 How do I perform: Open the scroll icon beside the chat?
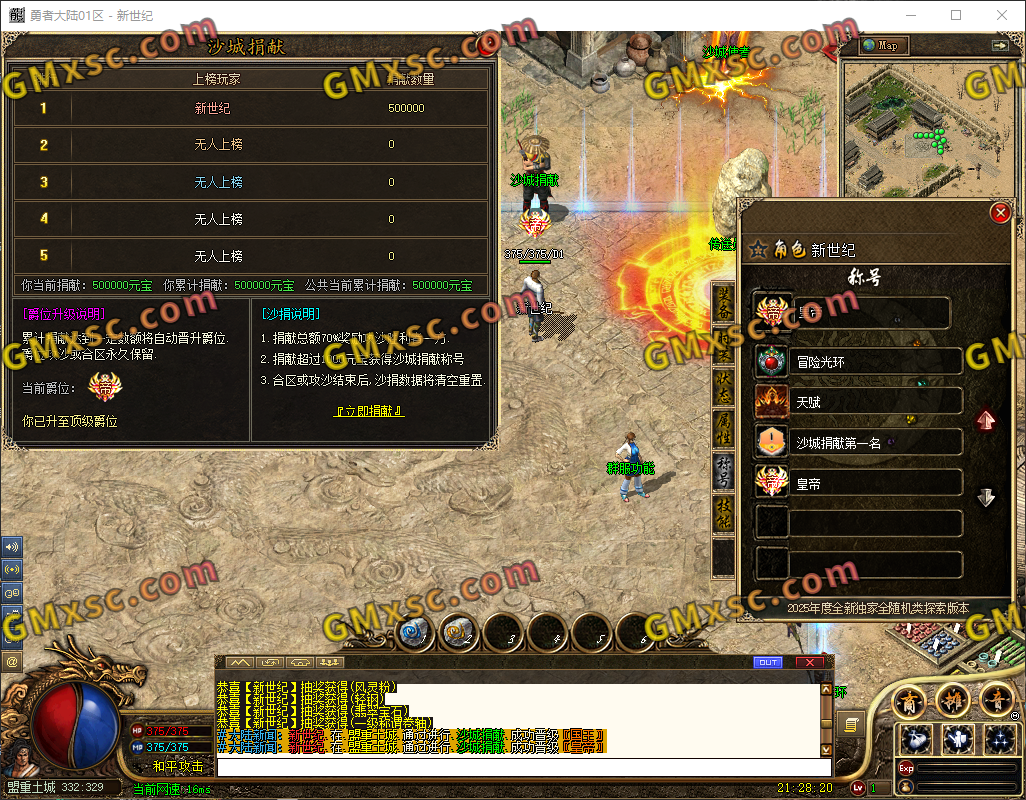point(852,724)
